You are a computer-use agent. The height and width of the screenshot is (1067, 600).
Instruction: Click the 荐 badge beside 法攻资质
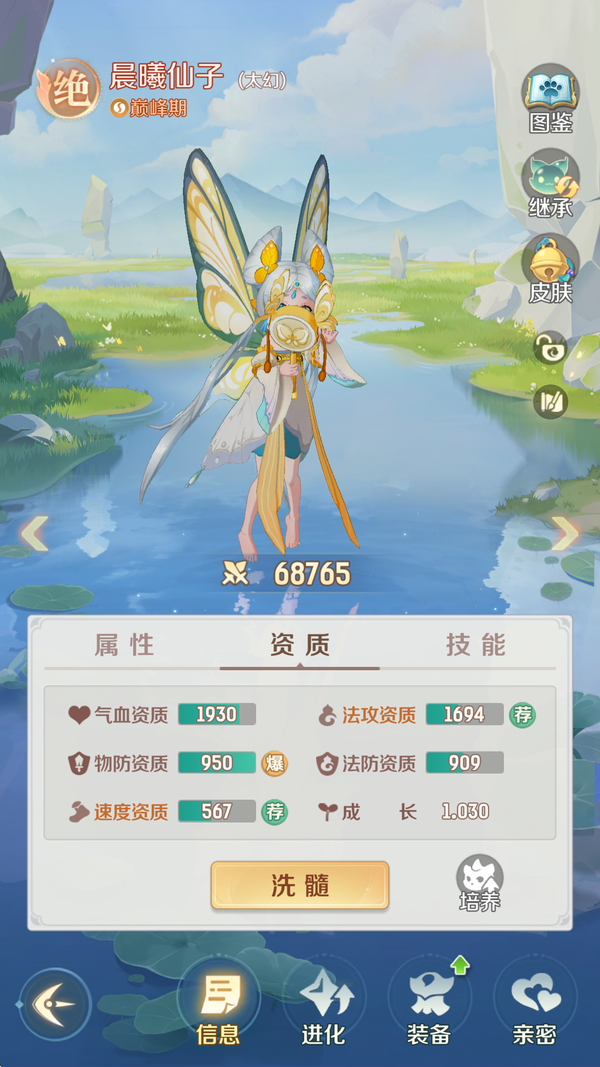click(x=522, y=714)
